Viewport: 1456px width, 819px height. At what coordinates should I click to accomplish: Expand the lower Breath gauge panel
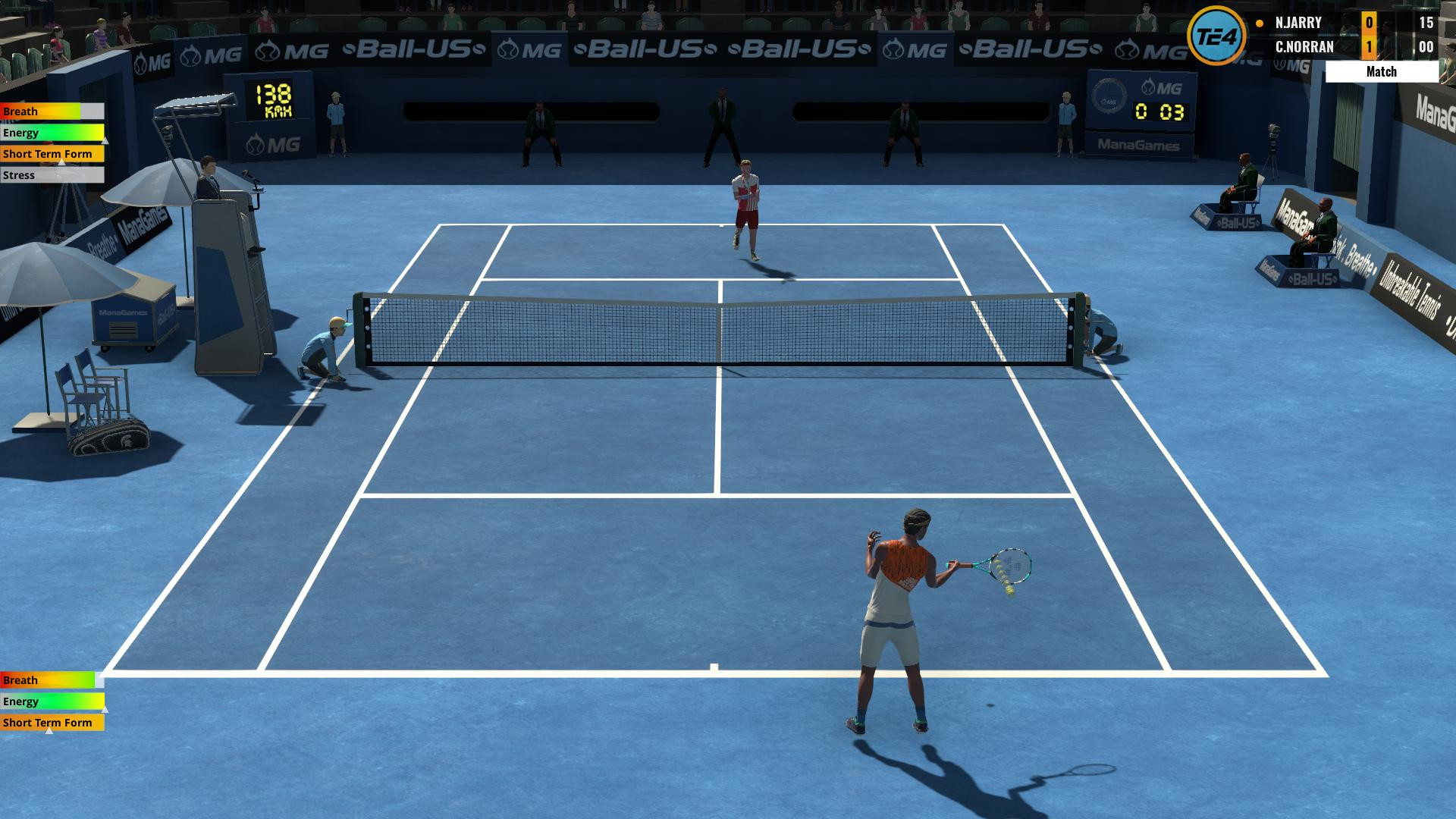coord(51,680)
